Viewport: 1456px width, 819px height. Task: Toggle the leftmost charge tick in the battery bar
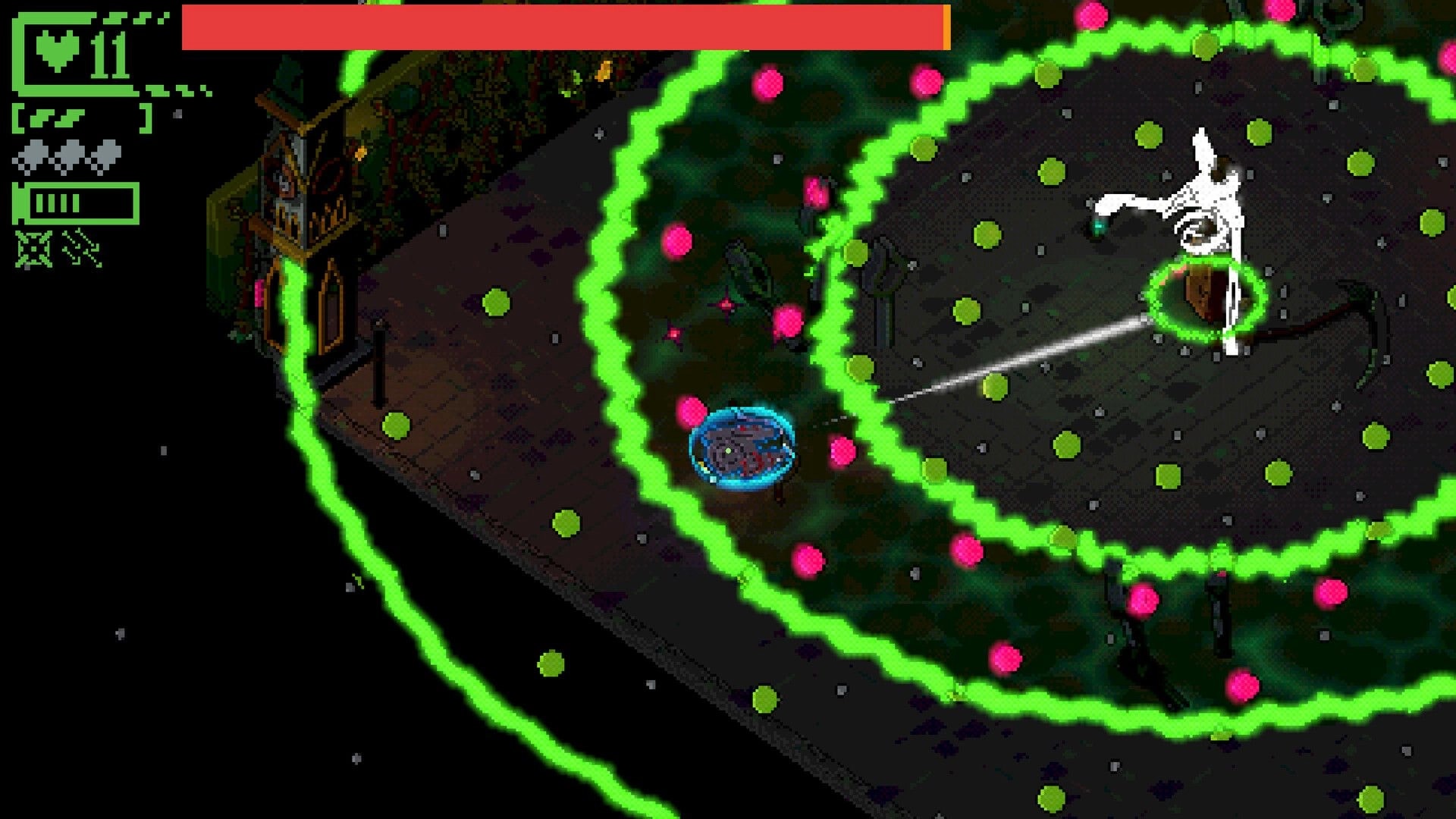tap(40, 202)
